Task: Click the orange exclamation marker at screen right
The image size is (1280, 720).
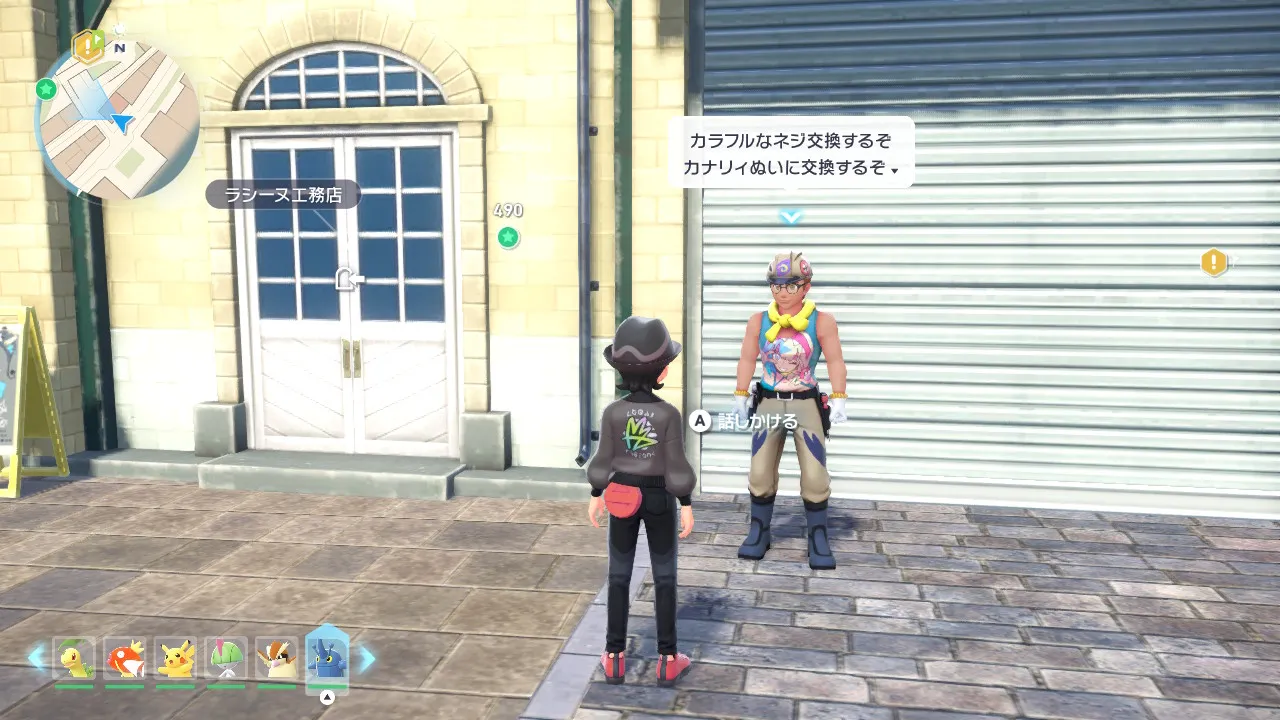Action: [x=1213, y=263]
